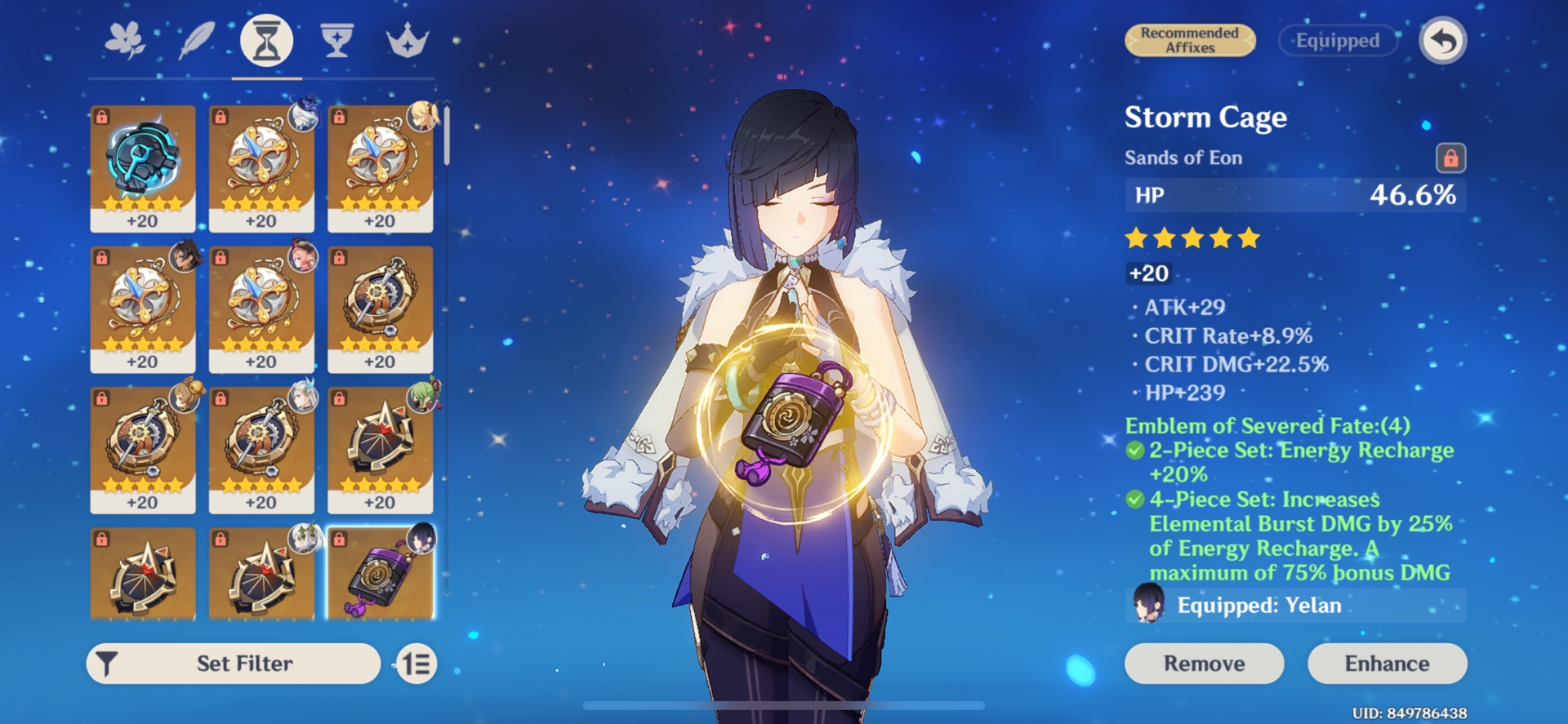Select the artifact equipped by the pyro character

point(261,306)
